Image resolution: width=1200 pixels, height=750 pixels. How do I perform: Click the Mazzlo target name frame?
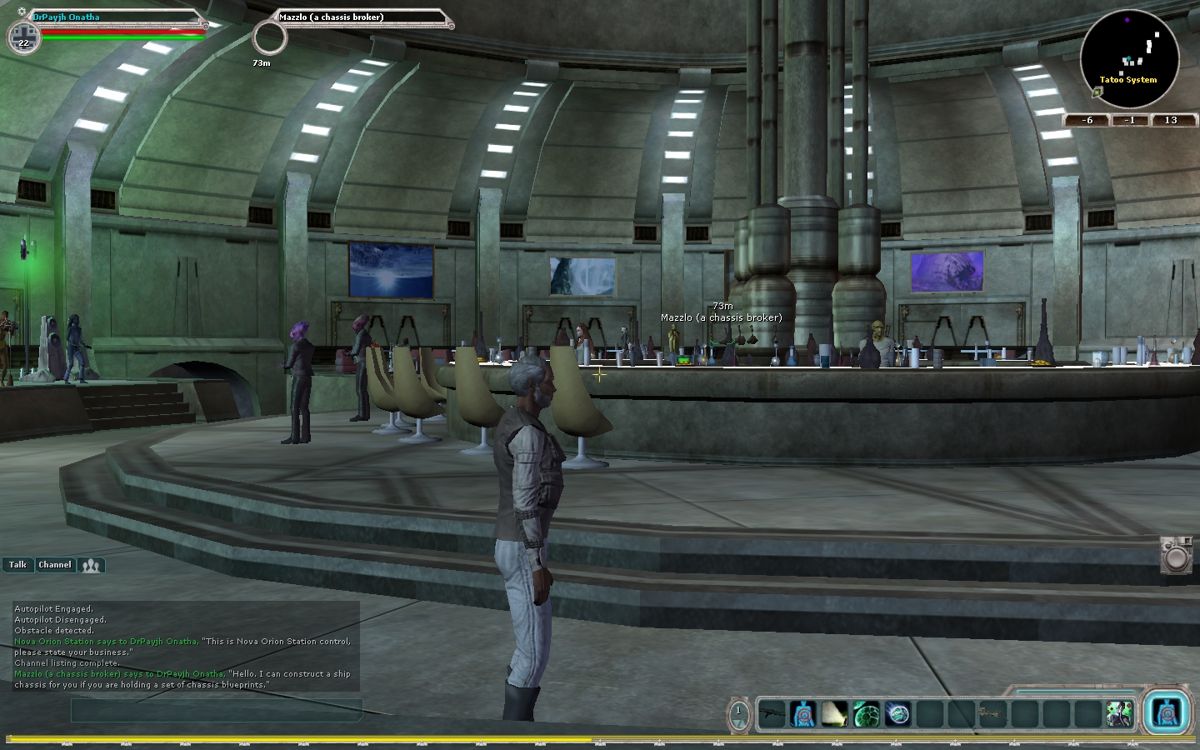[x=360, y=18]
